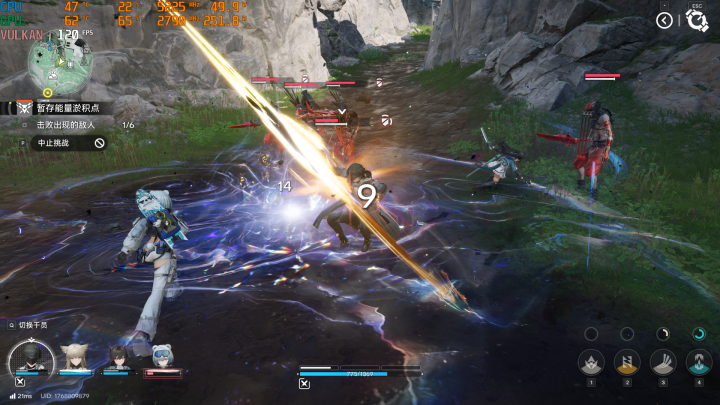Click the back arrow icon
Screen dimensions: 720x405
pyautogui.click(x=664, y=19)
